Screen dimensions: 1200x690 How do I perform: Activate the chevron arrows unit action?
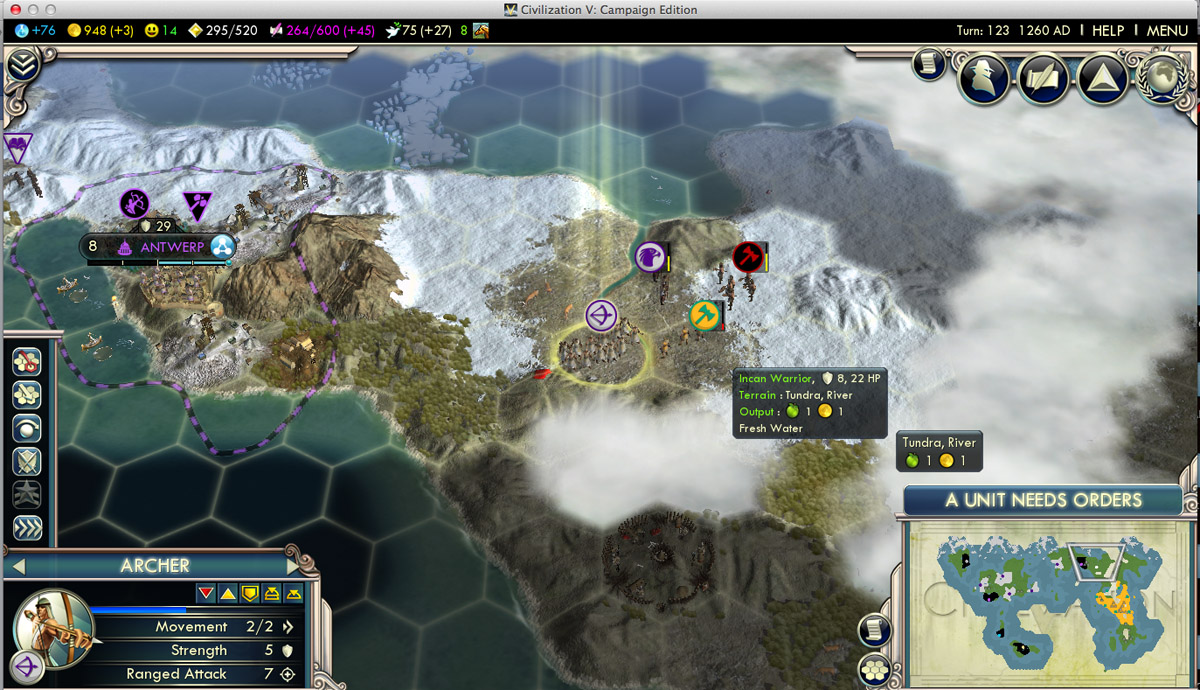pyautogui.click(x=27, y=527)
